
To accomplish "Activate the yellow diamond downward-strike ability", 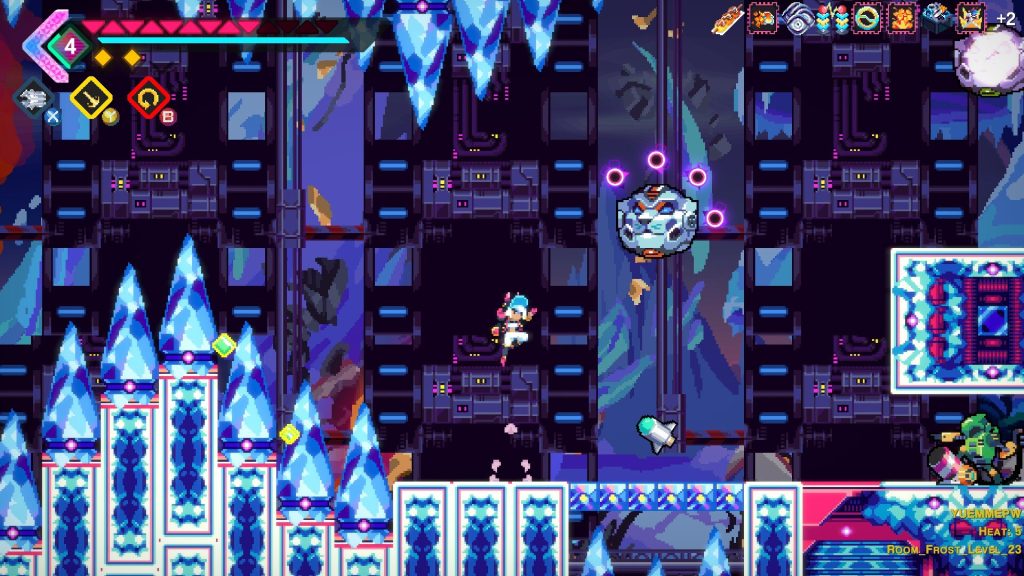I will (89, 96).
